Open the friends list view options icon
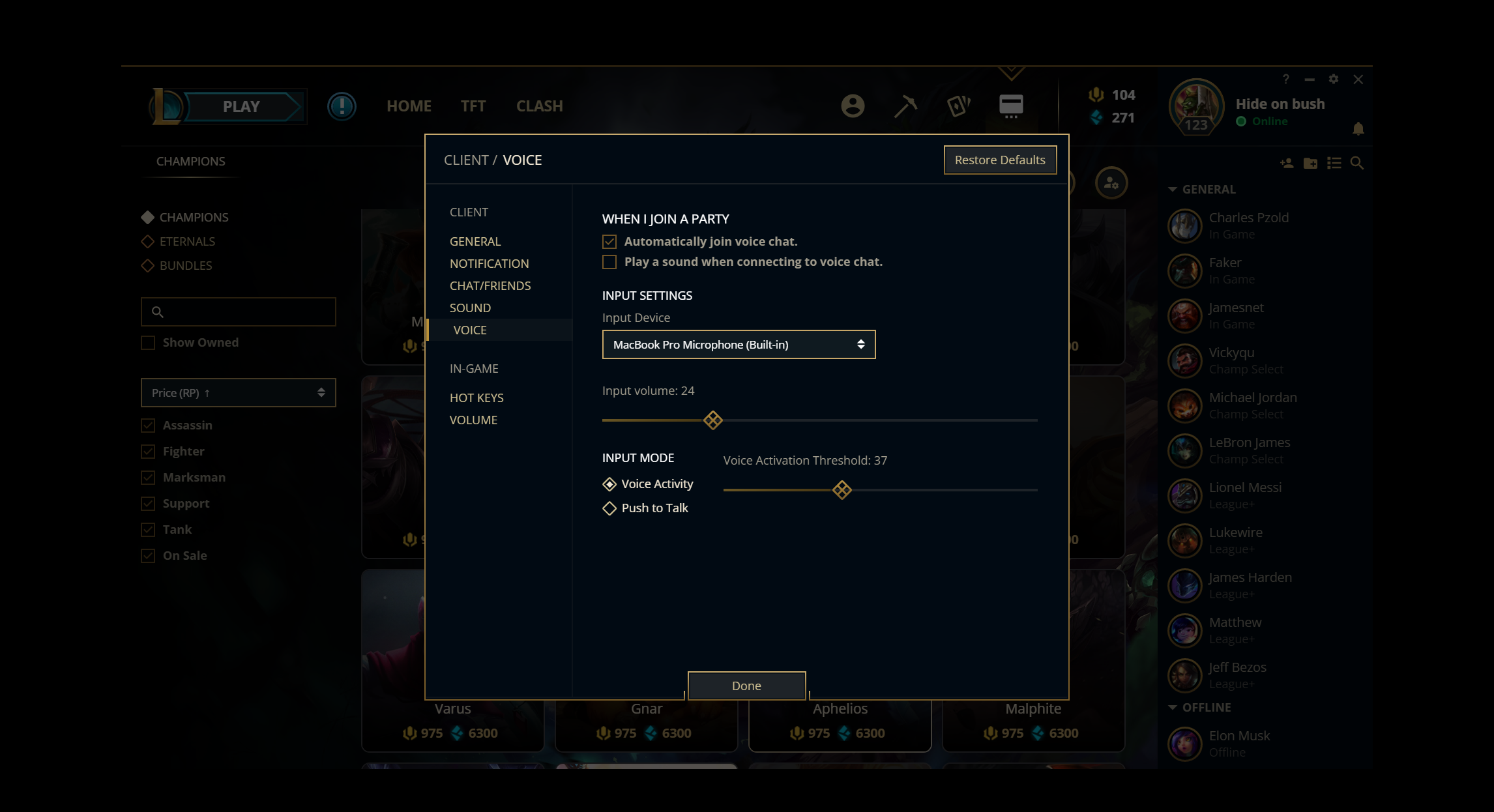 coord(1334,164)
